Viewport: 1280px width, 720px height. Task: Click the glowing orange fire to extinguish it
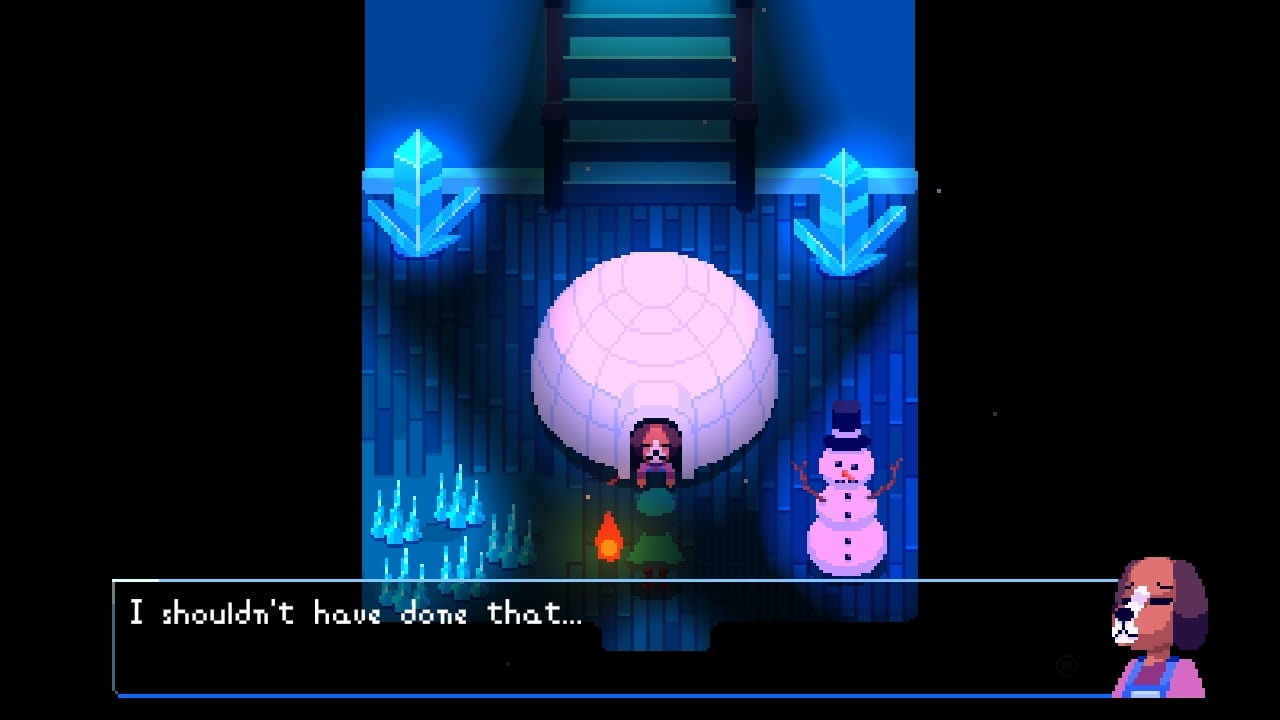coord(610,535)
